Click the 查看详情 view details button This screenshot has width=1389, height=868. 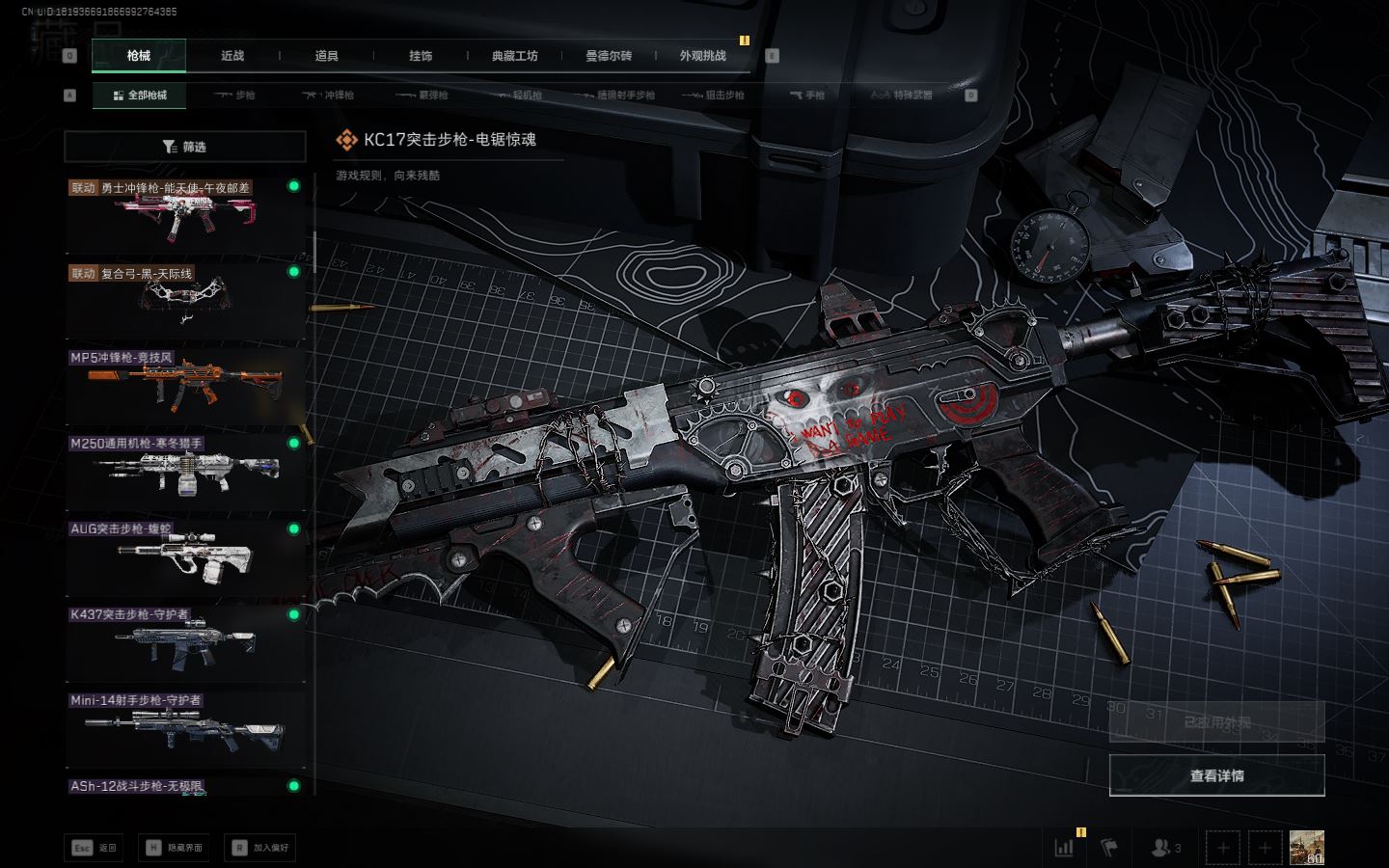click(x=1216, y=775)
